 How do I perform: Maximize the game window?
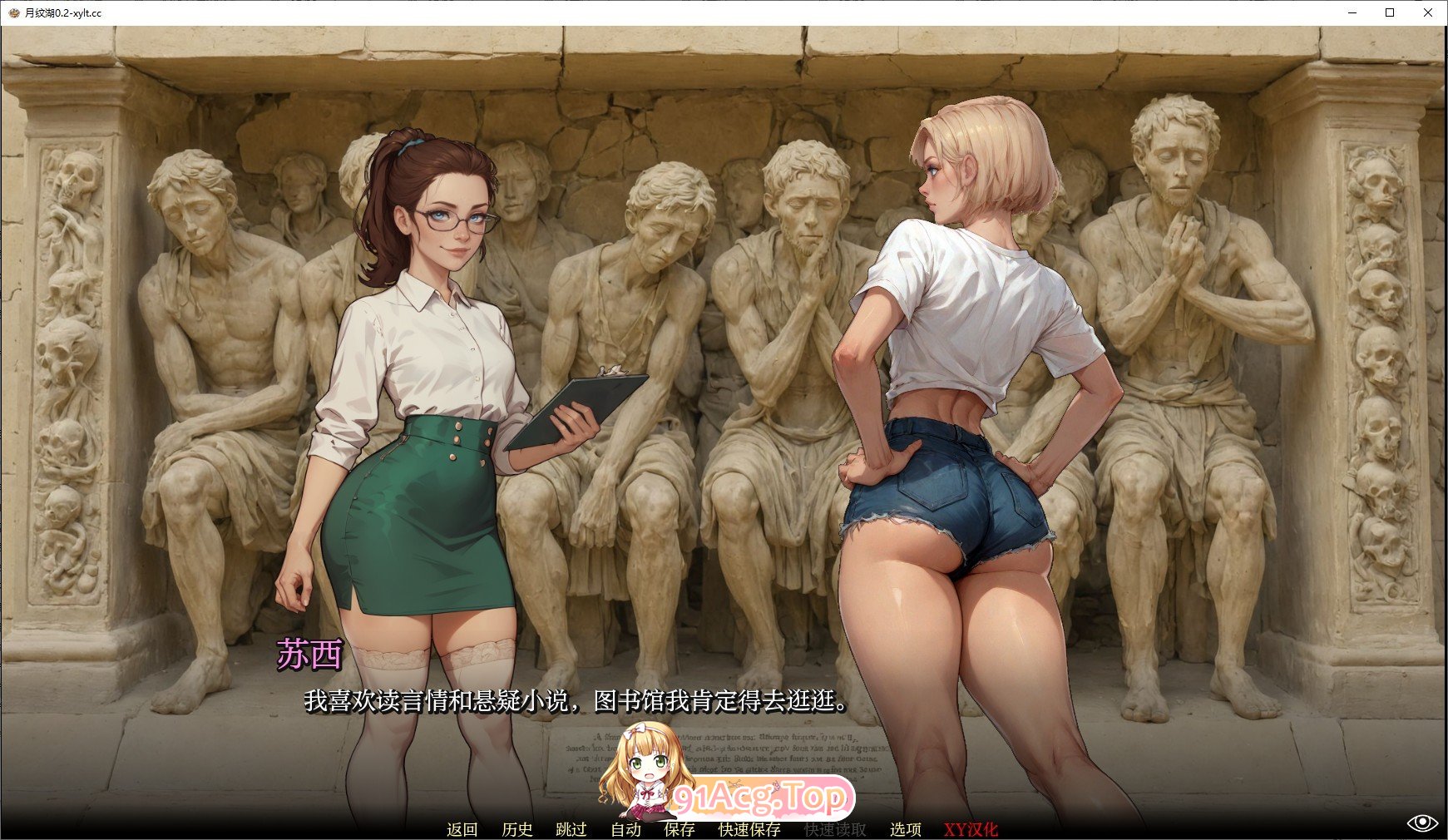click(x=1391, y=12)
